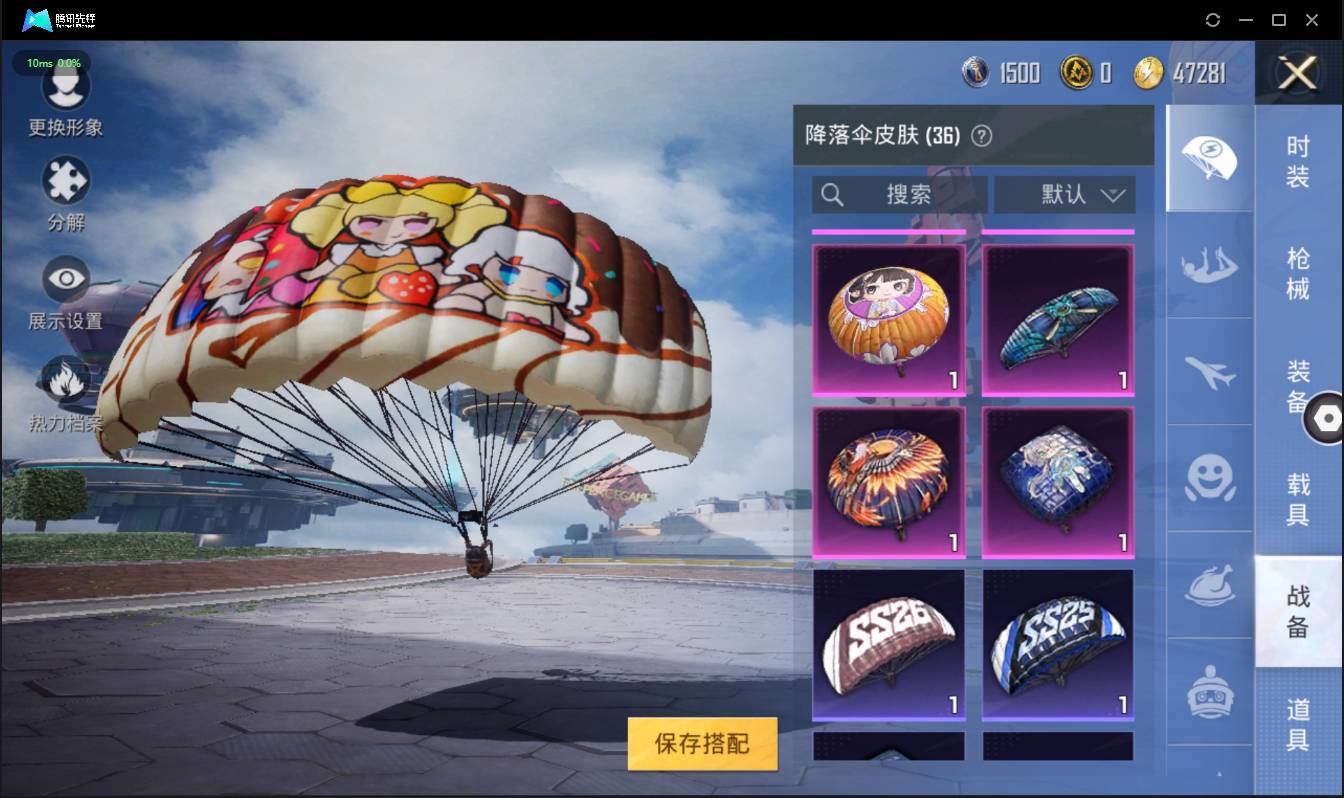Image resolution: width=1344 pixels, height=798 pixels.
Task: Toggle 展示设置 display settings eye
Action: point(64,278)
